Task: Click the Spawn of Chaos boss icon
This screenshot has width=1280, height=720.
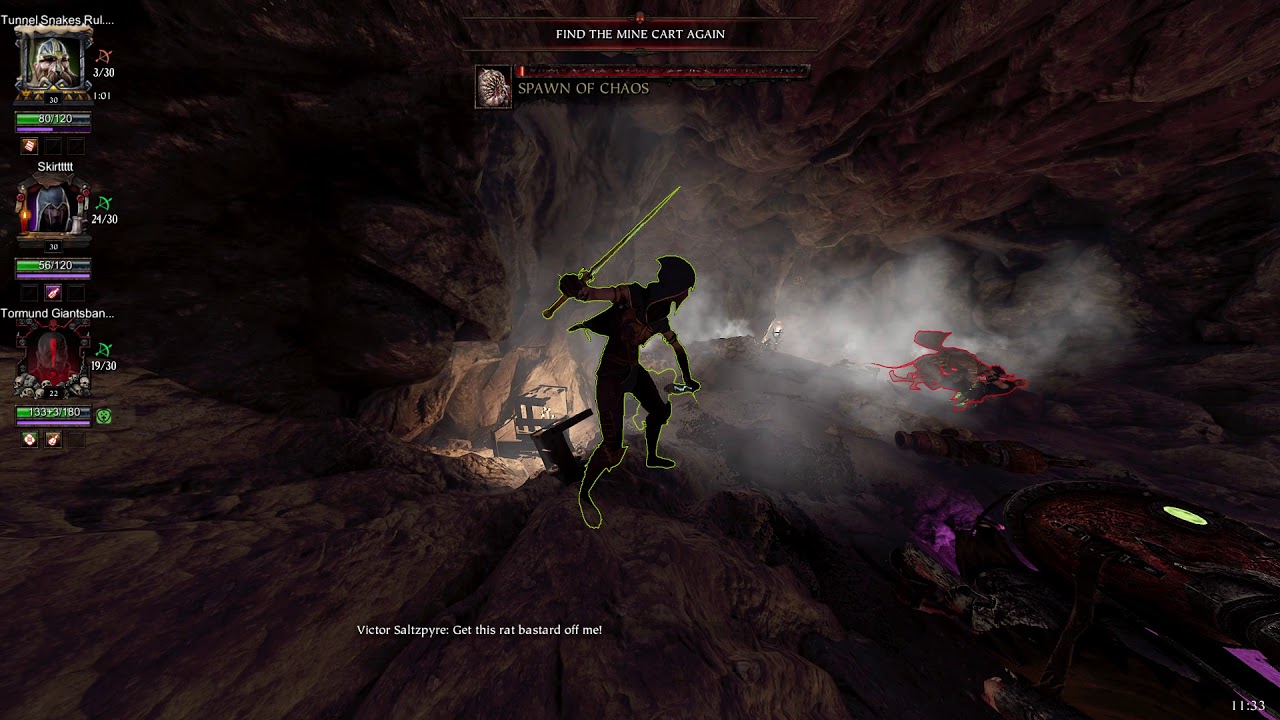Action: 493,87
